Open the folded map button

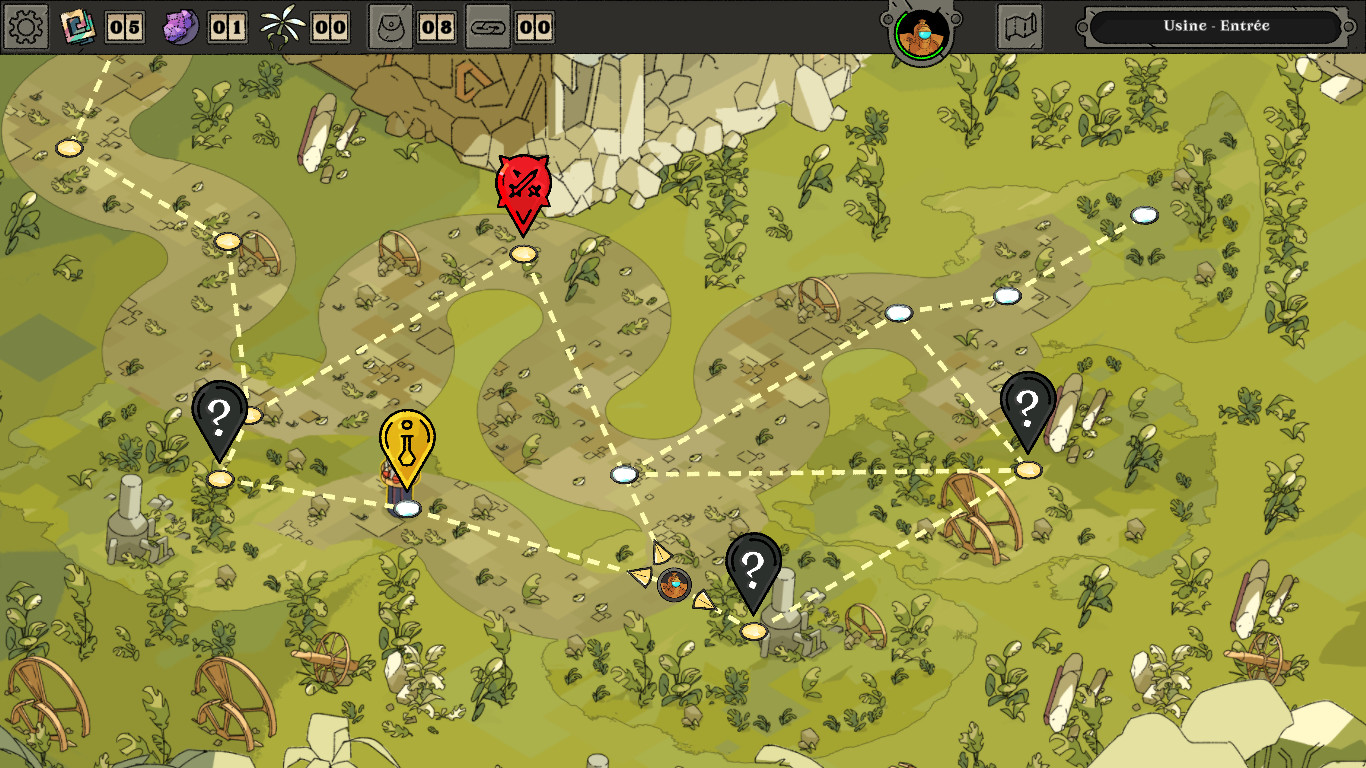pos(1020,27)
